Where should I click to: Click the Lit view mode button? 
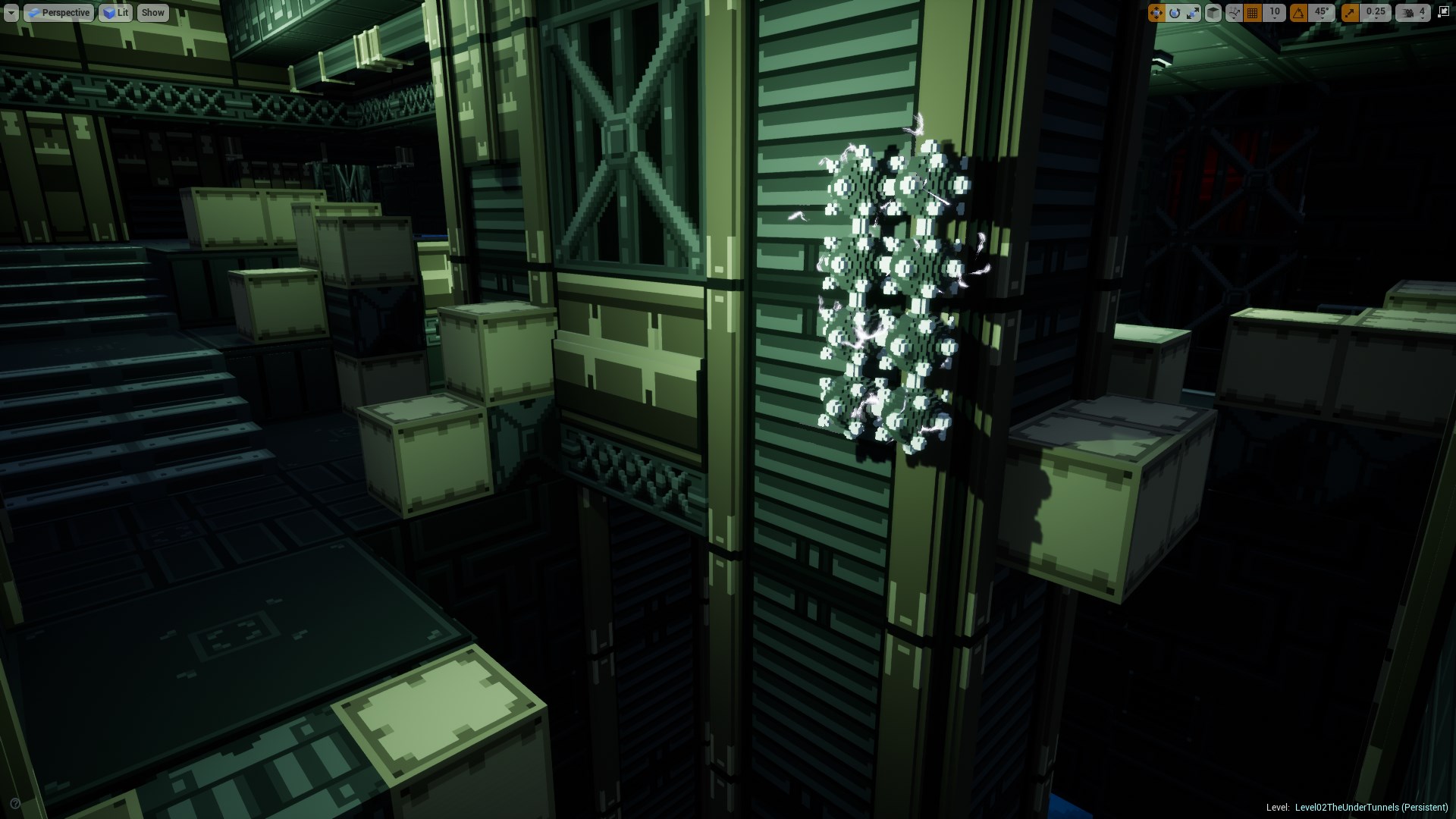(115, 12)
